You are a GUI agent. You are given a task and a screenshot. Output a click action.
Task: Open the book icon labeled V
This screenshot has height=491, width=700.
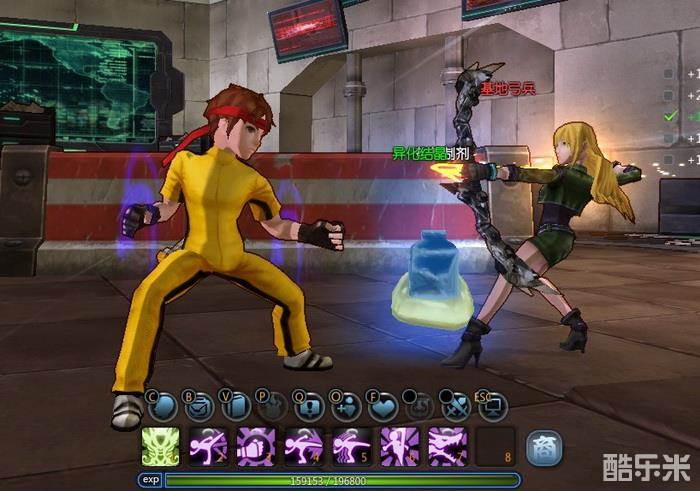pyautogui.click(x=236, y=406)
